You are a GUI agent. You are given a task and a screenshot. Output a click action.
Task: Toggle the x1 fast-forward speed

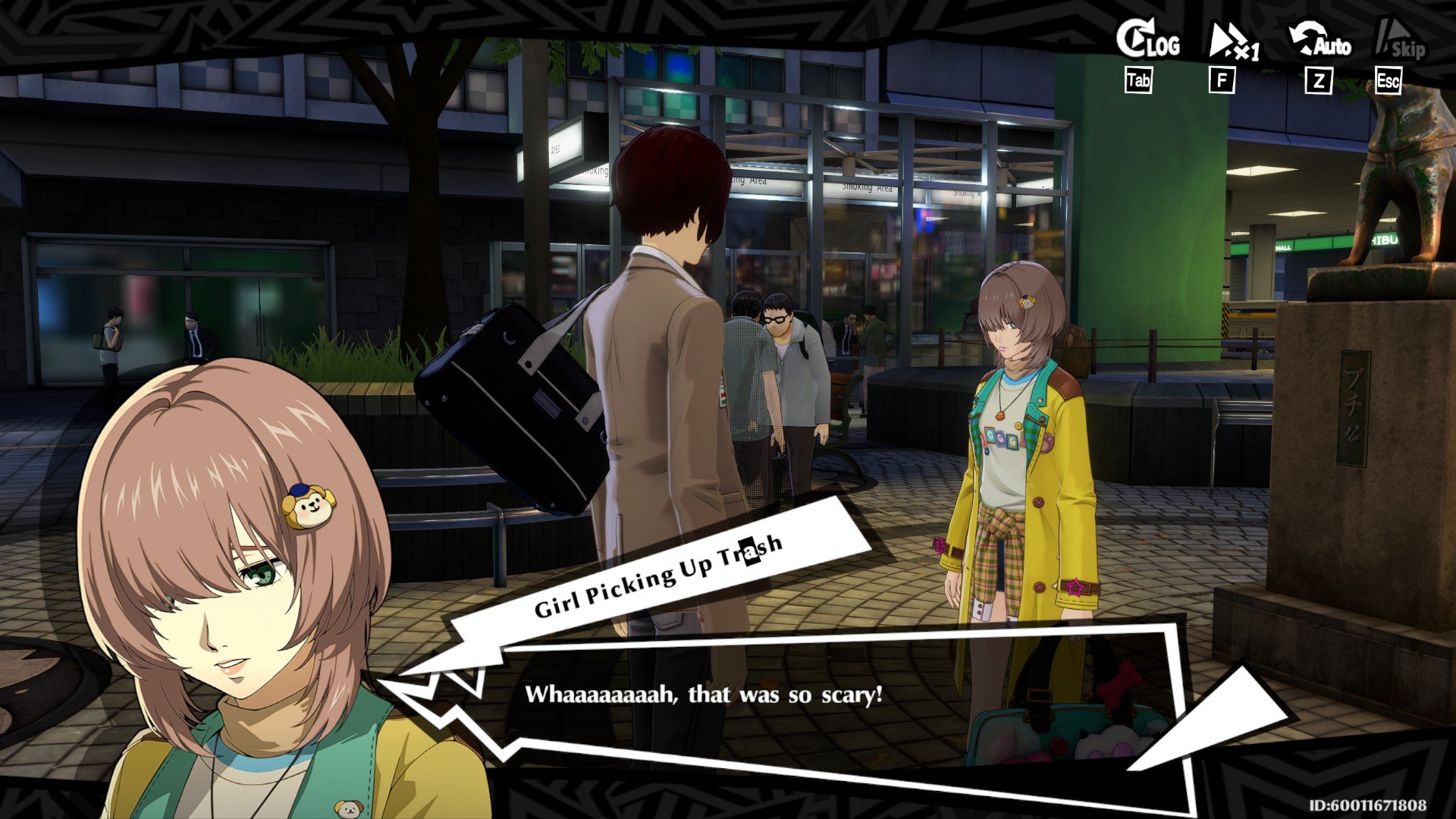pos(1232,42)
